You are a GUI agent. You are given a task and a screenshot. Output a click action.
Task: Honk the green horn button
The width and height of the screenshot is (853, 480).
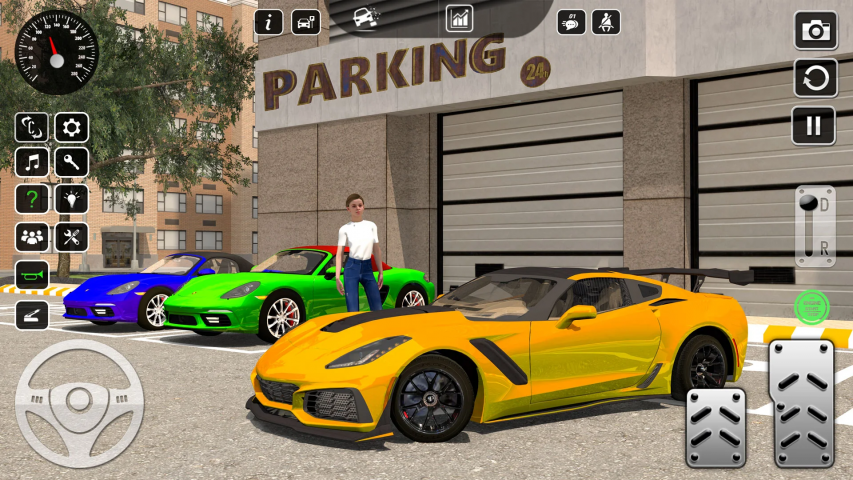(33, 274)
